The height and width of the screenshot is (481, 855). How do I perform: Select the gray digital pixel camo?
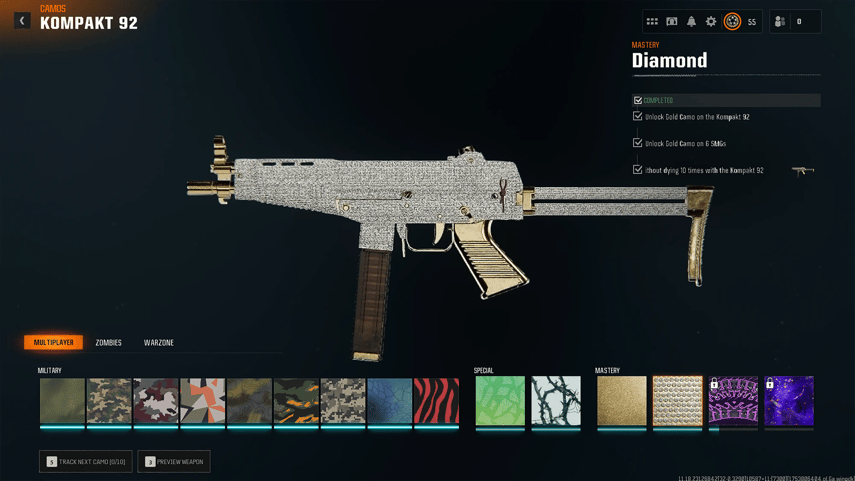(x=343, y=401)
